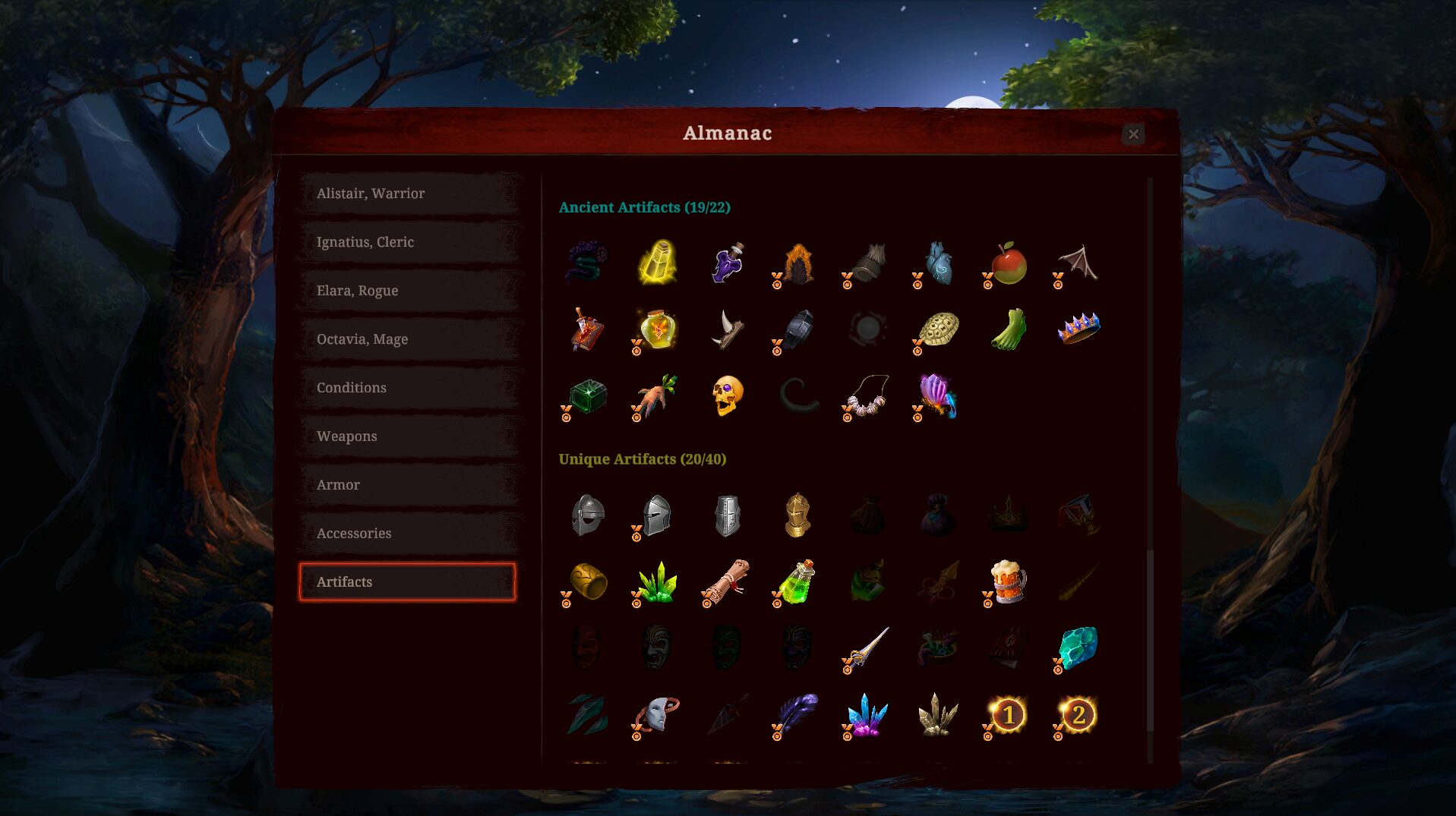1456x816 pixels.
Task: Select the Ignatius, Cleric category
Action: pos(409,242)
